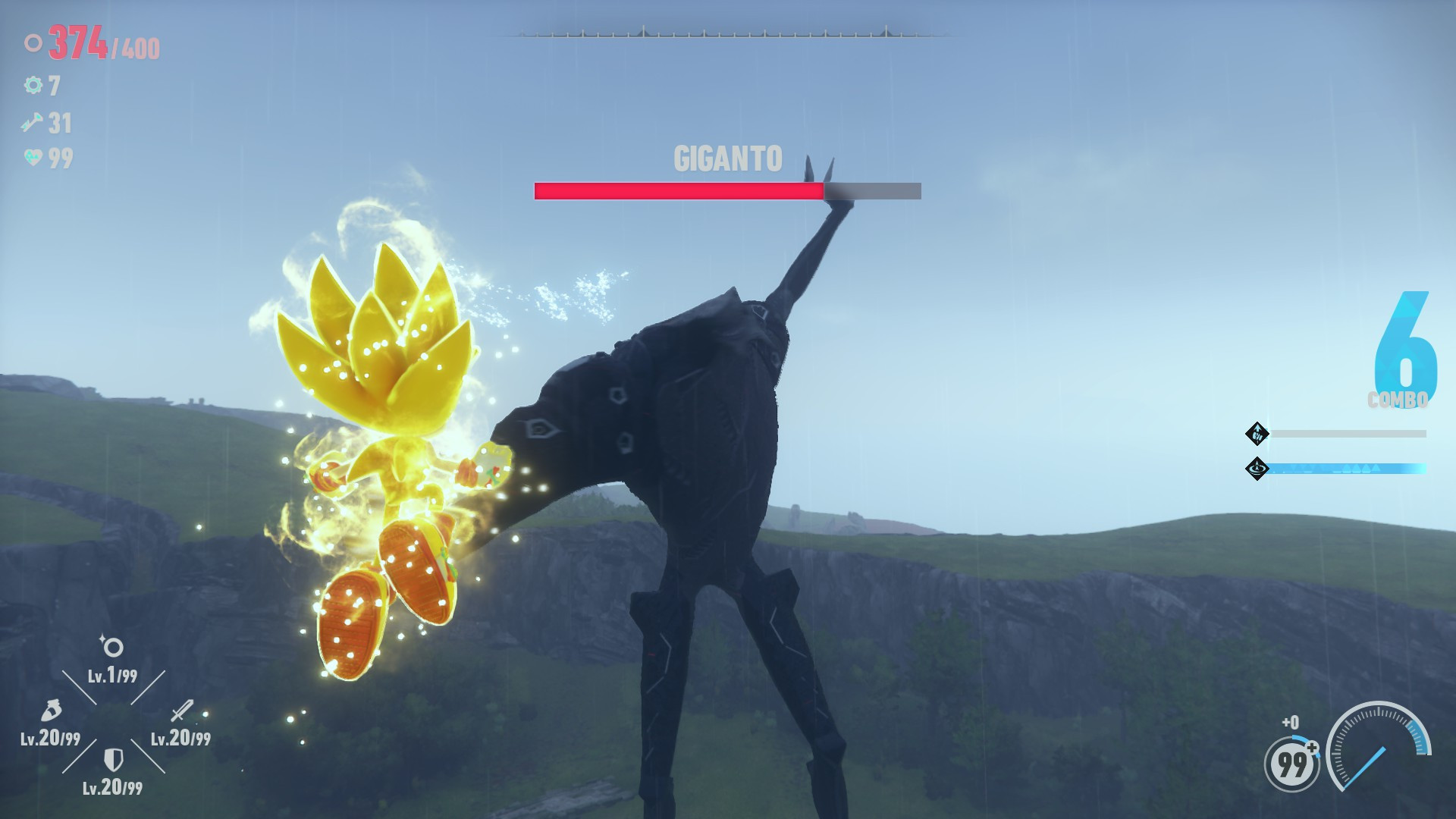Click the Lv.20/99 attack level text
The width and height of the screenshot is (1456, 819).
[180, 736]
